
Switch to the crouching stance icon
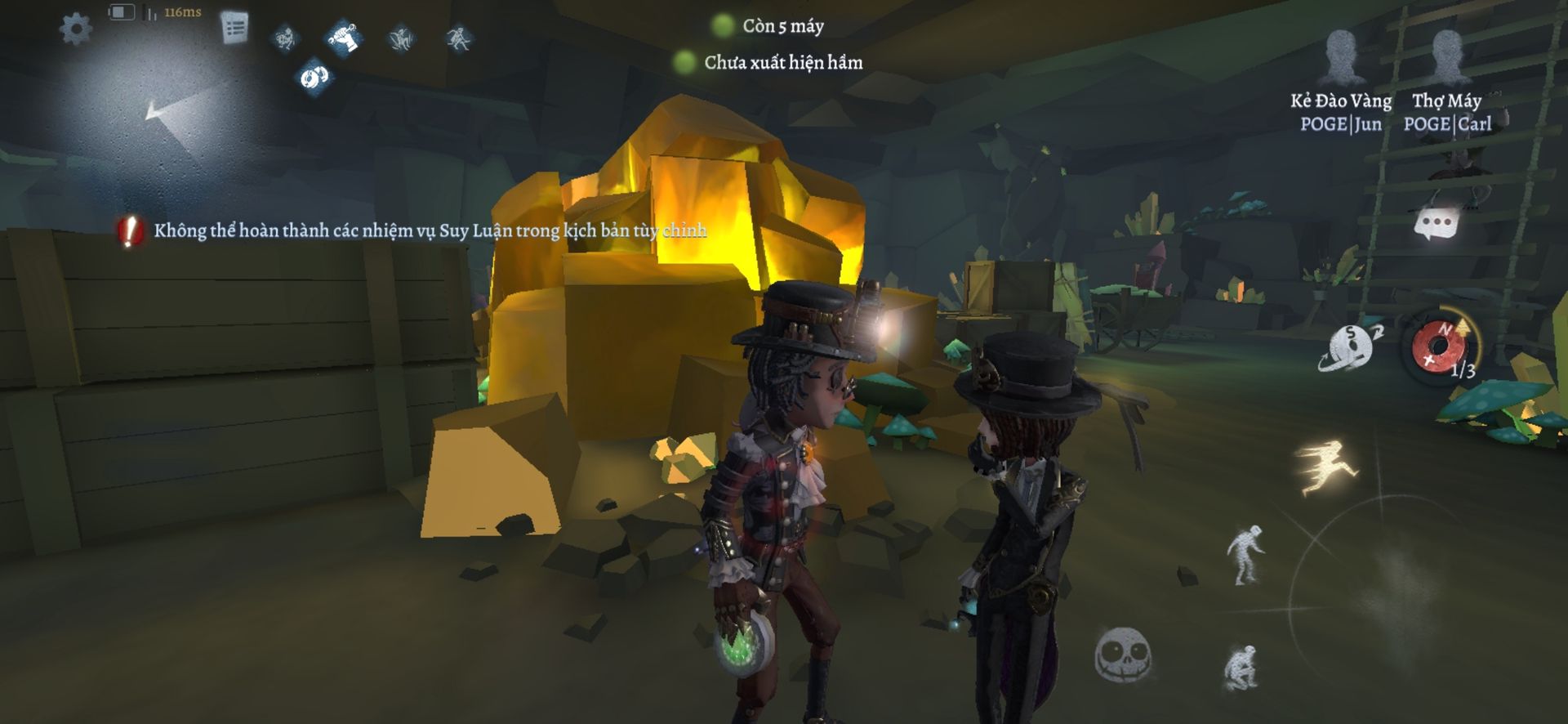point(1241,668)
